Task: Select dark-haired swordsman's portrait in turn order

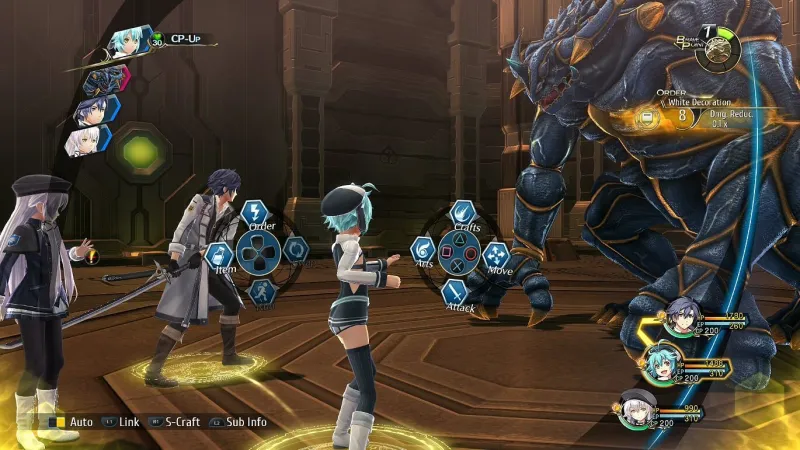Action: 90,111
